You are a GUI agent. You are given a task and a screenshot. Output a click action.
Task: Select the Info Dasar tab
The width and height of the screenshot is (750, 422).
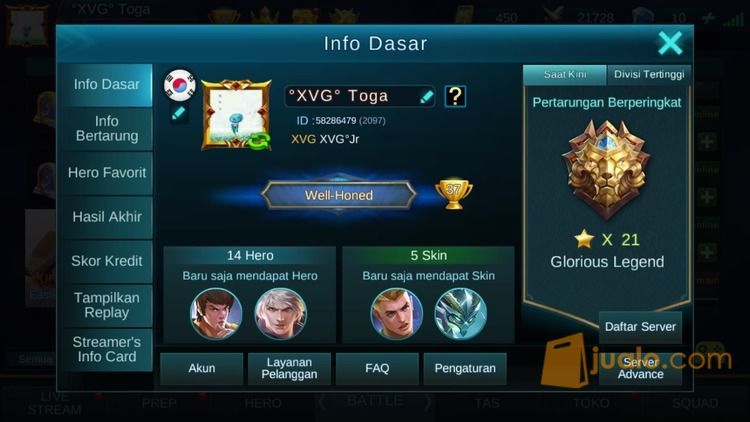point(106,85)
